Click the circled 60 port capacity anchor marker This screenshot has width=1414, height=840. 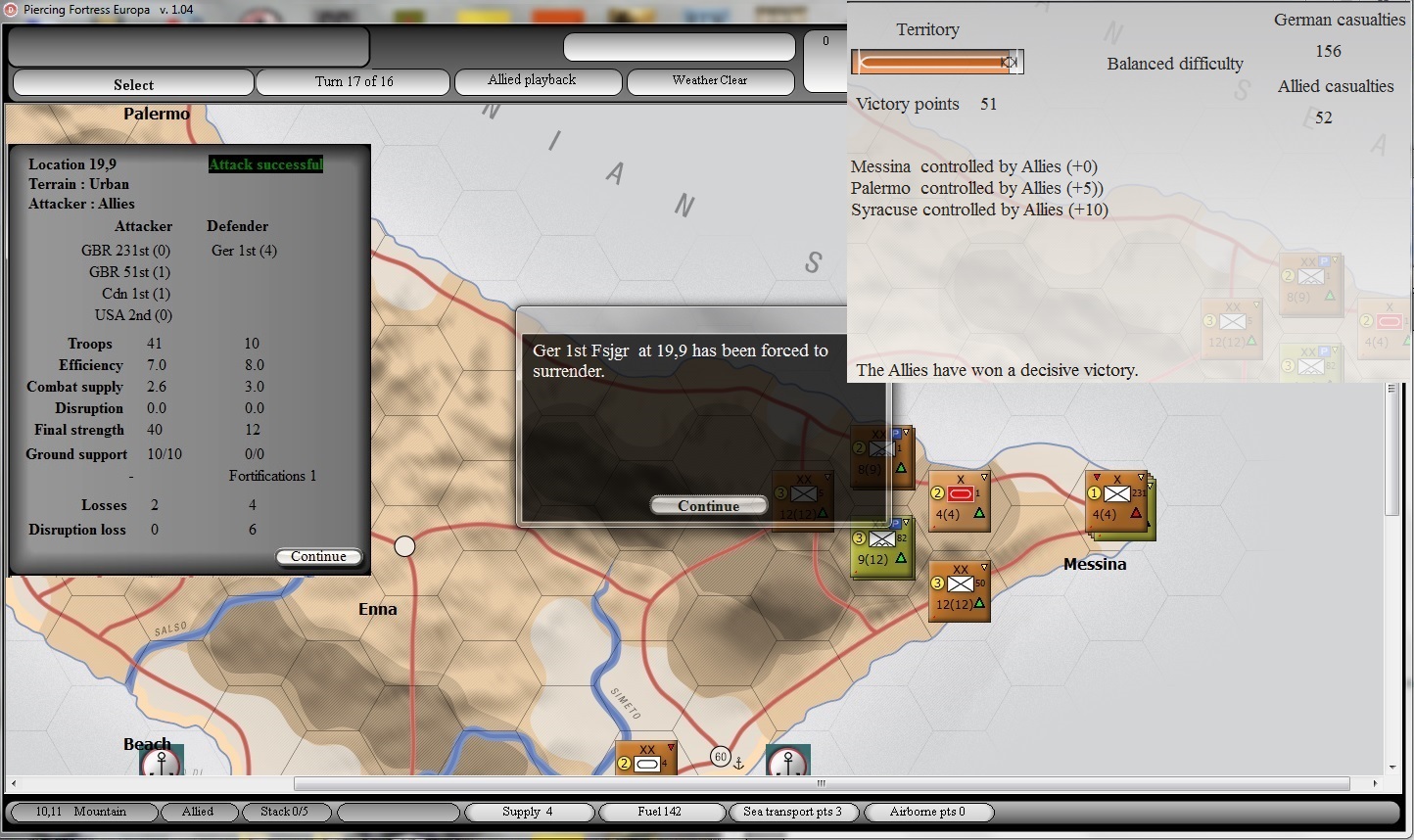coord(722,756)
